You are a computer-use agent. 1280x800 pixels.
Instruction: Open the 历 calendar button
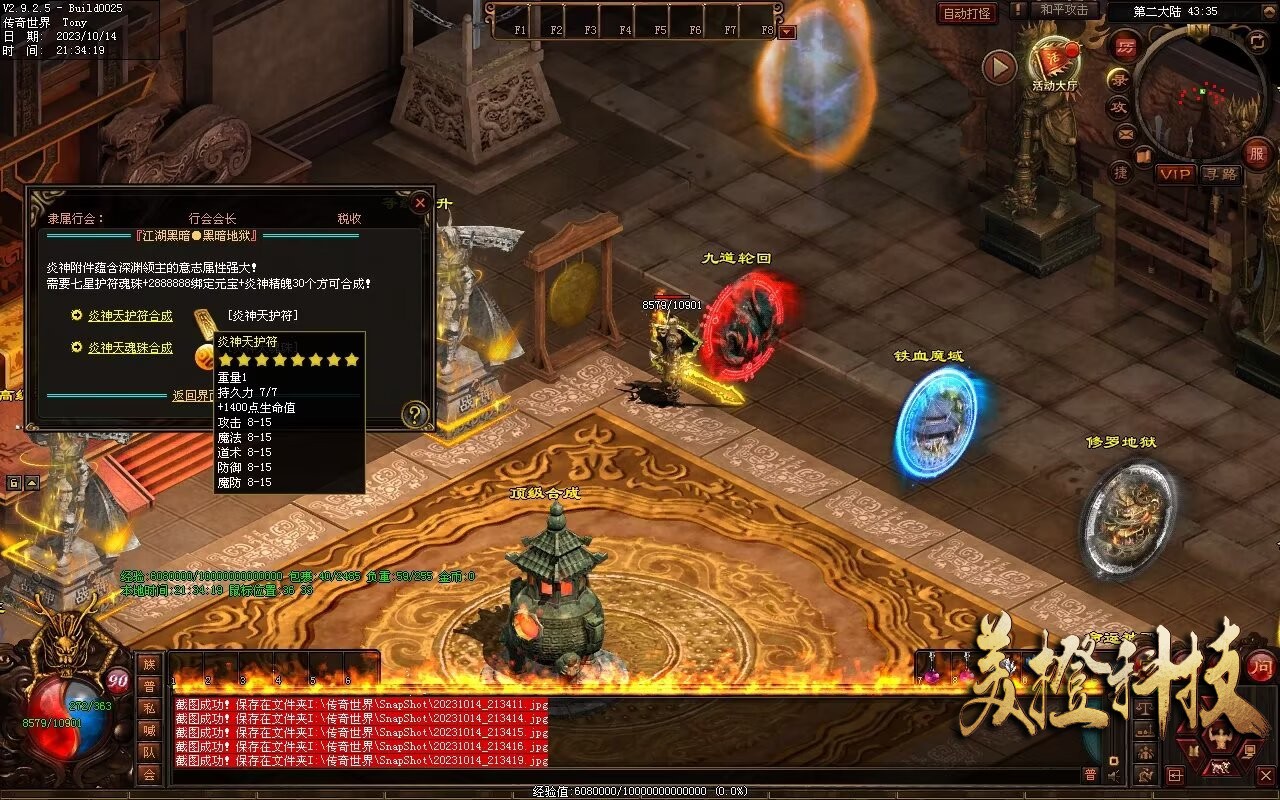coord(1126,48)
